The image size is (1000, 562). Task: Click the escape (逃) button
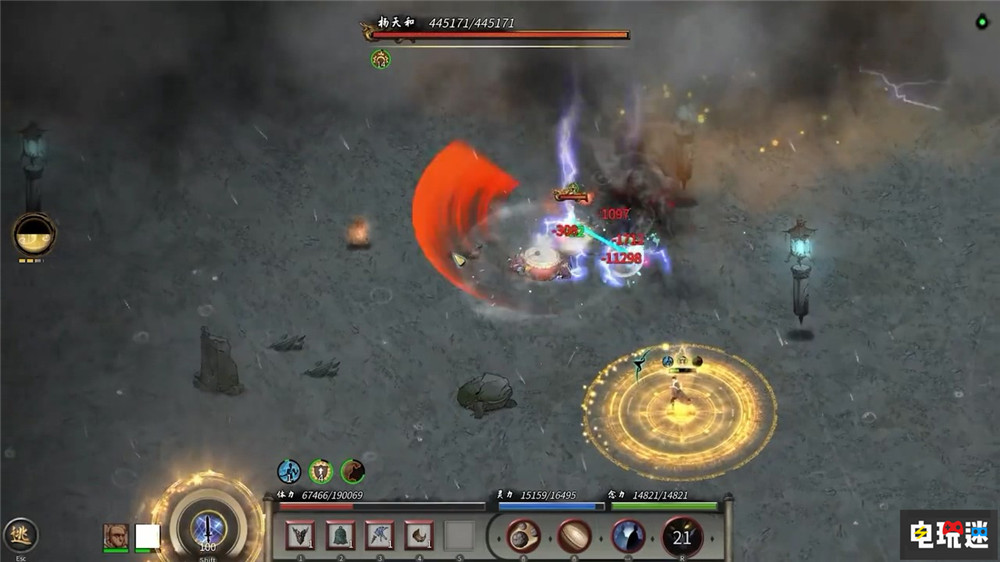(20, 535)
